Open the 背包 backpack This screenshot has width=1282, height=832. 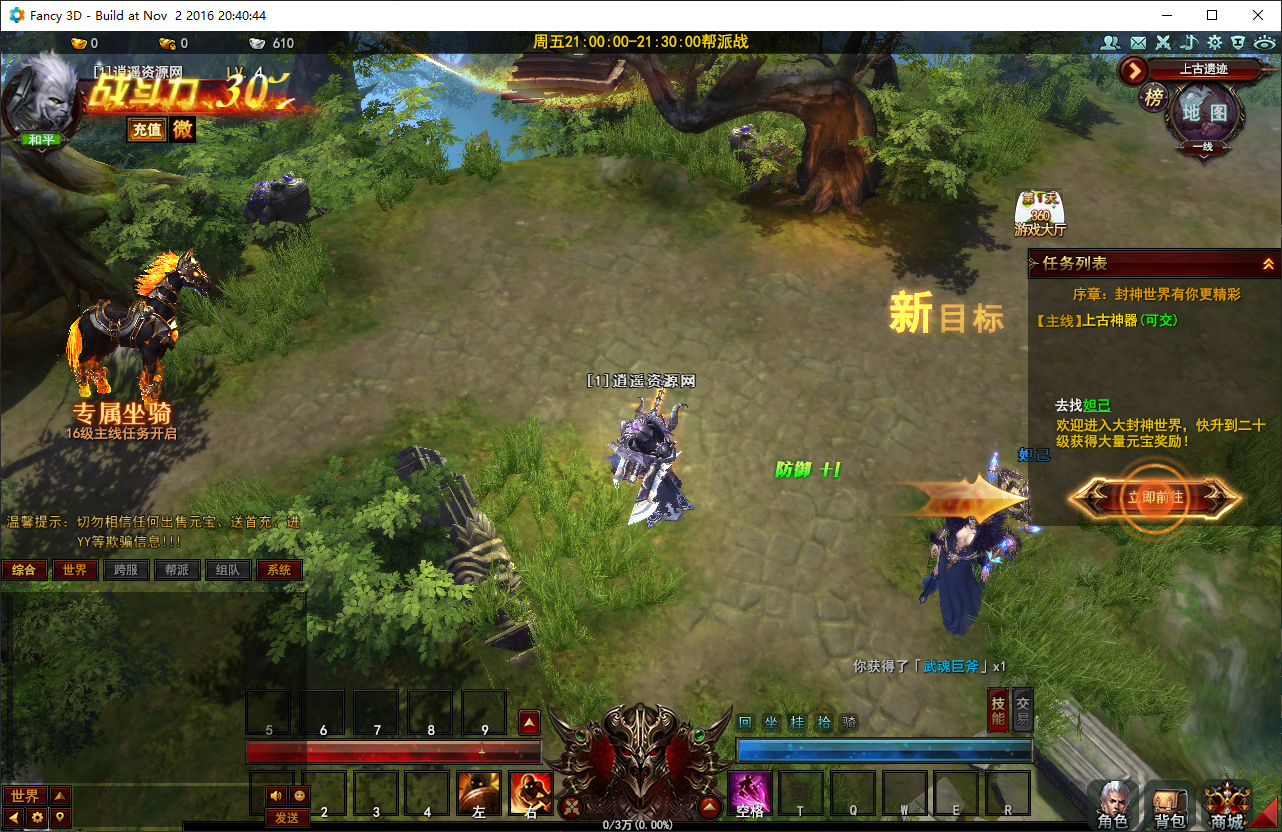1169,806
